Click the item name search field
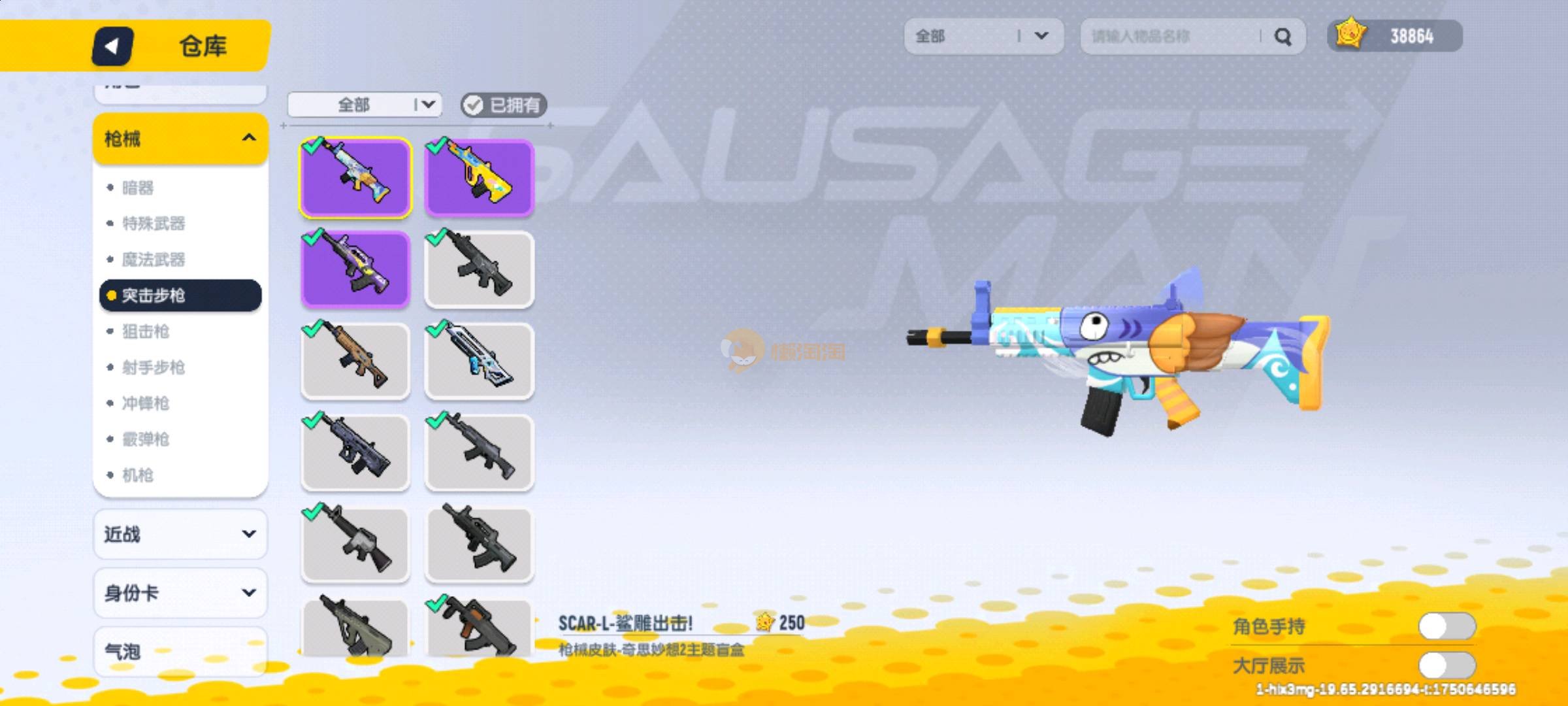 pyautogui.click(x=1169, y=37)
